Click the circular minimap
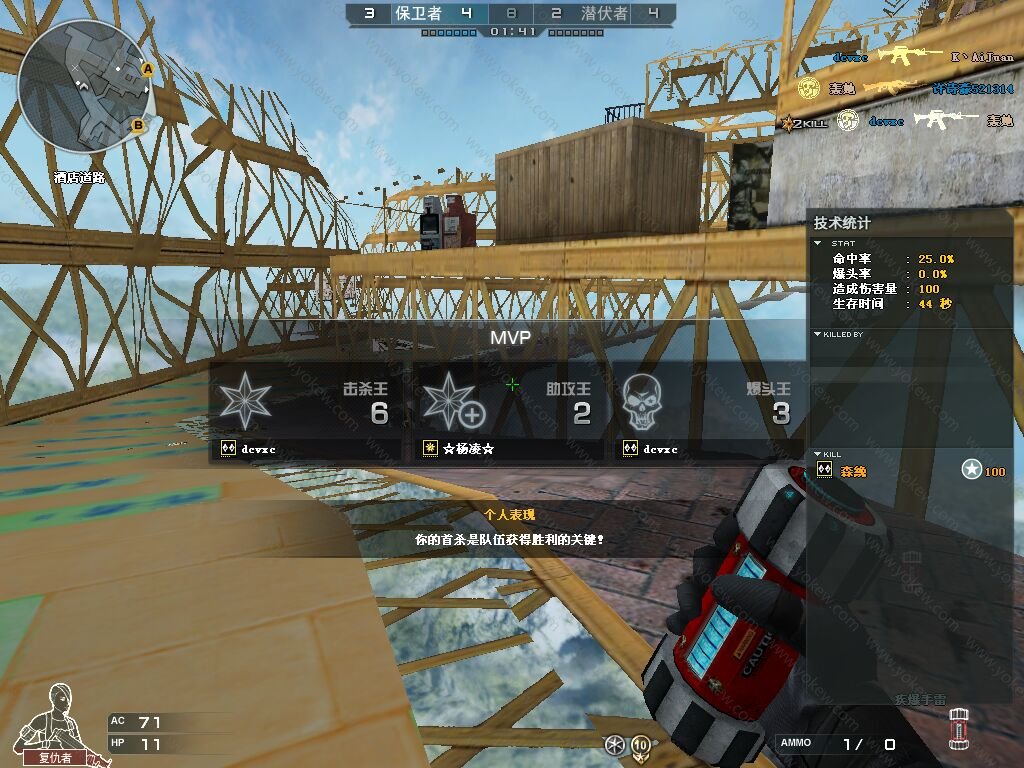Viewport: 1024px width, 768px height. [84, 84]
